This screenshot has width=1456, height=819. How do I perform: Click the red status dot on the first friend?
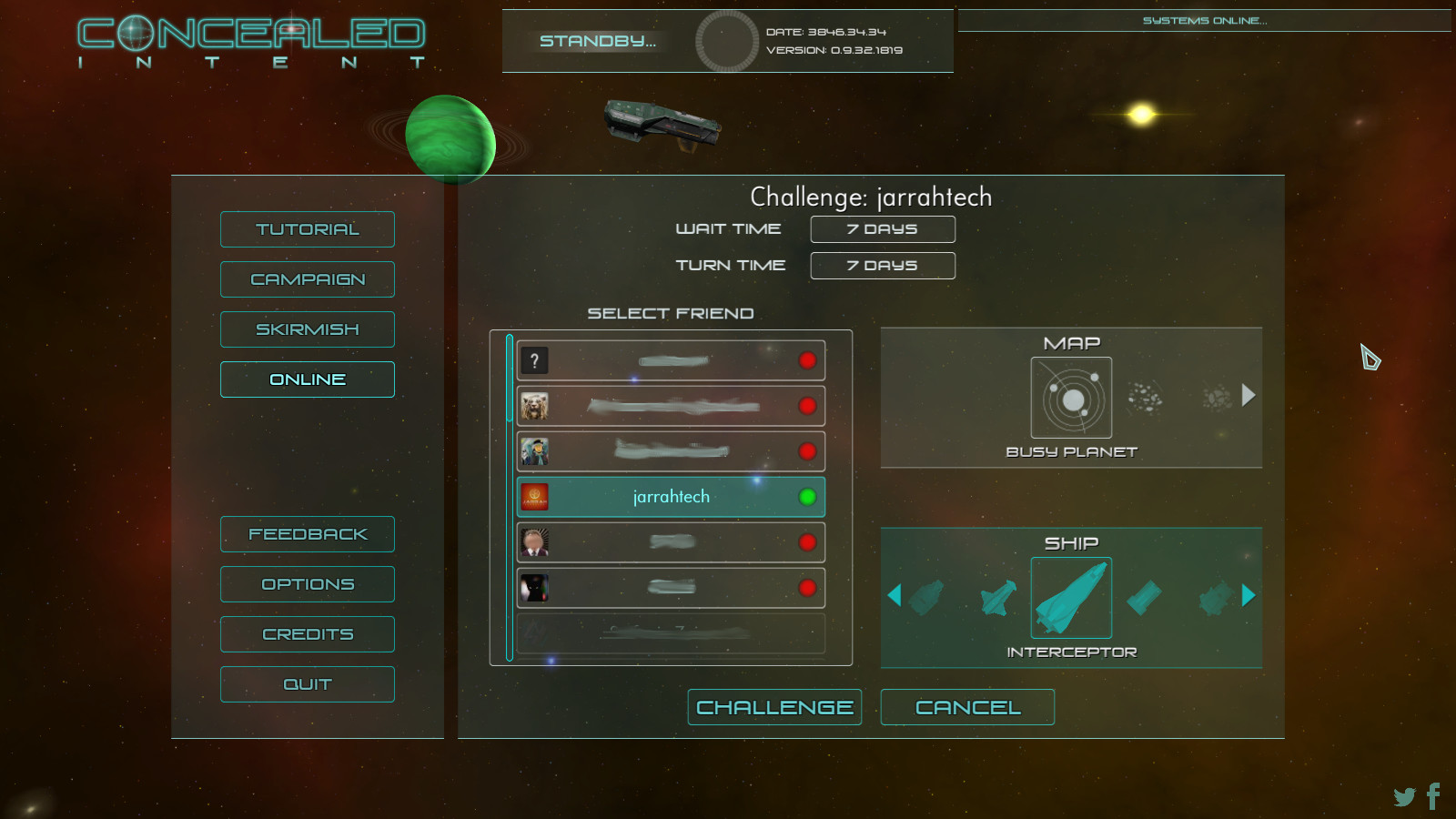click(x=806, y=360)
